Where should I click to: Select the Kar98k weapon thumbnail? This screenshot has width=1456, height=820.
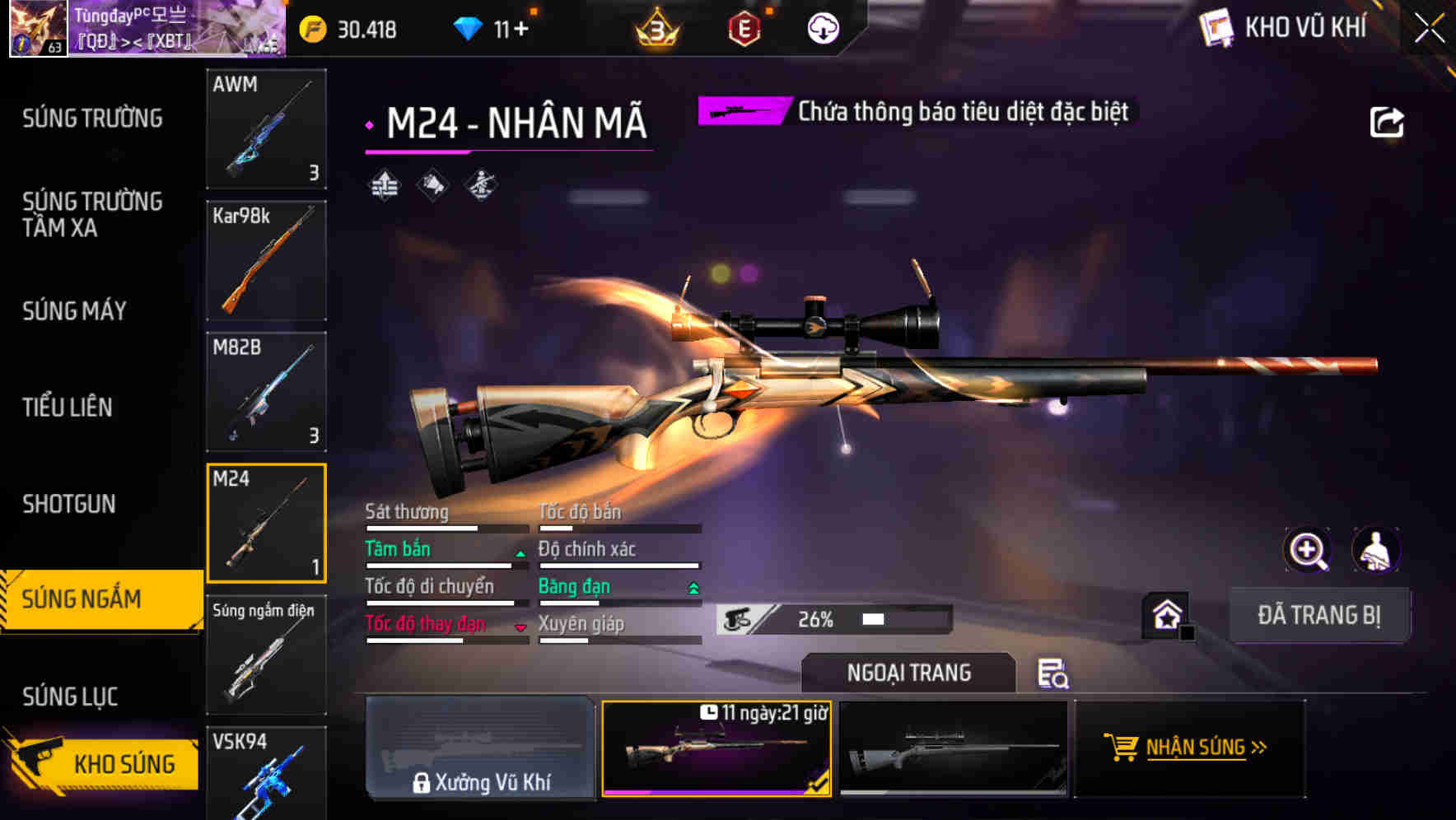(x=266, y=259)
